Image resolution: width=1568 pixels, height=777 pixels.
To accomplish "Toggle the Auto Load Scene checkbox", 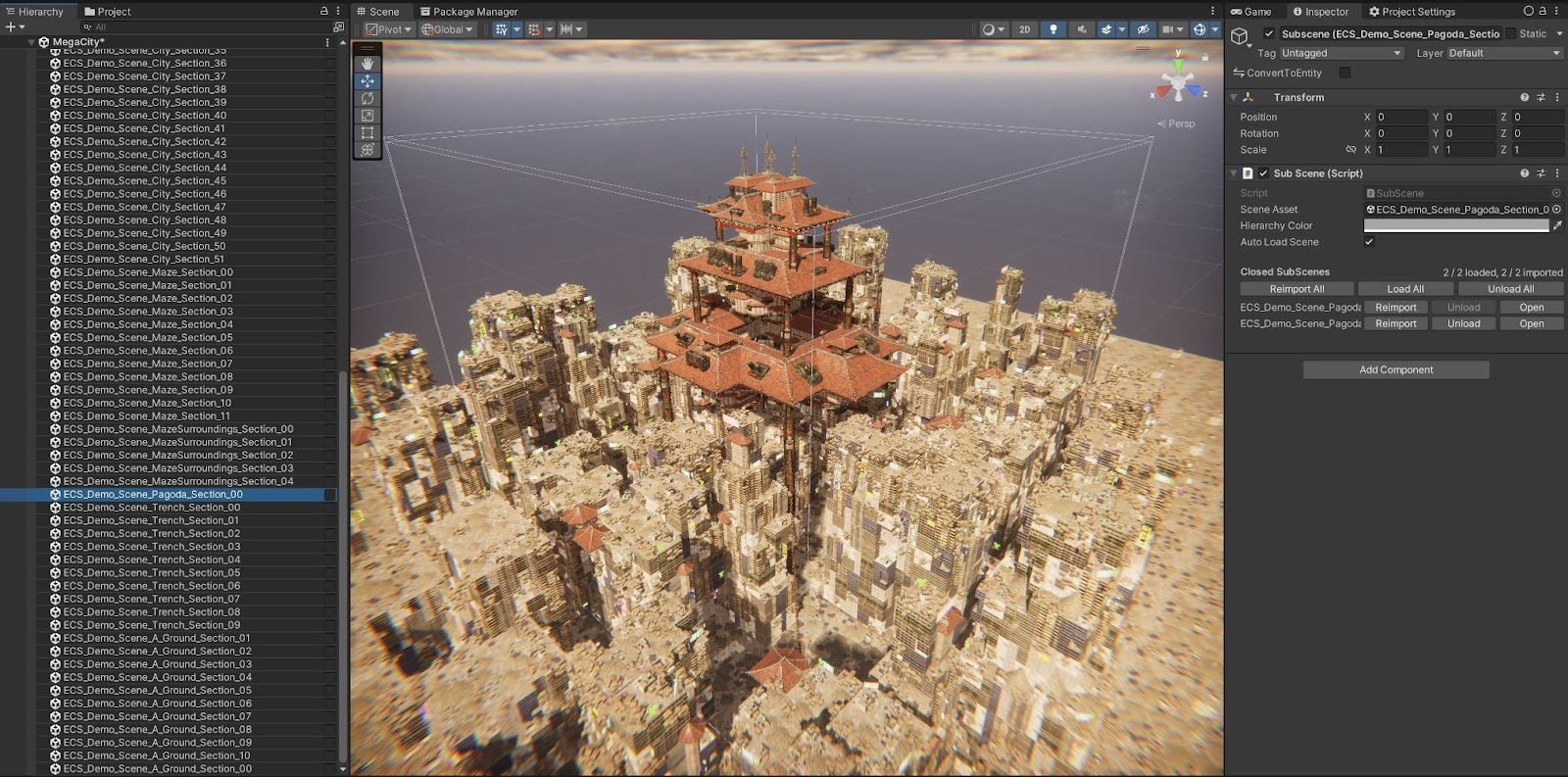I will [1369, 242].
